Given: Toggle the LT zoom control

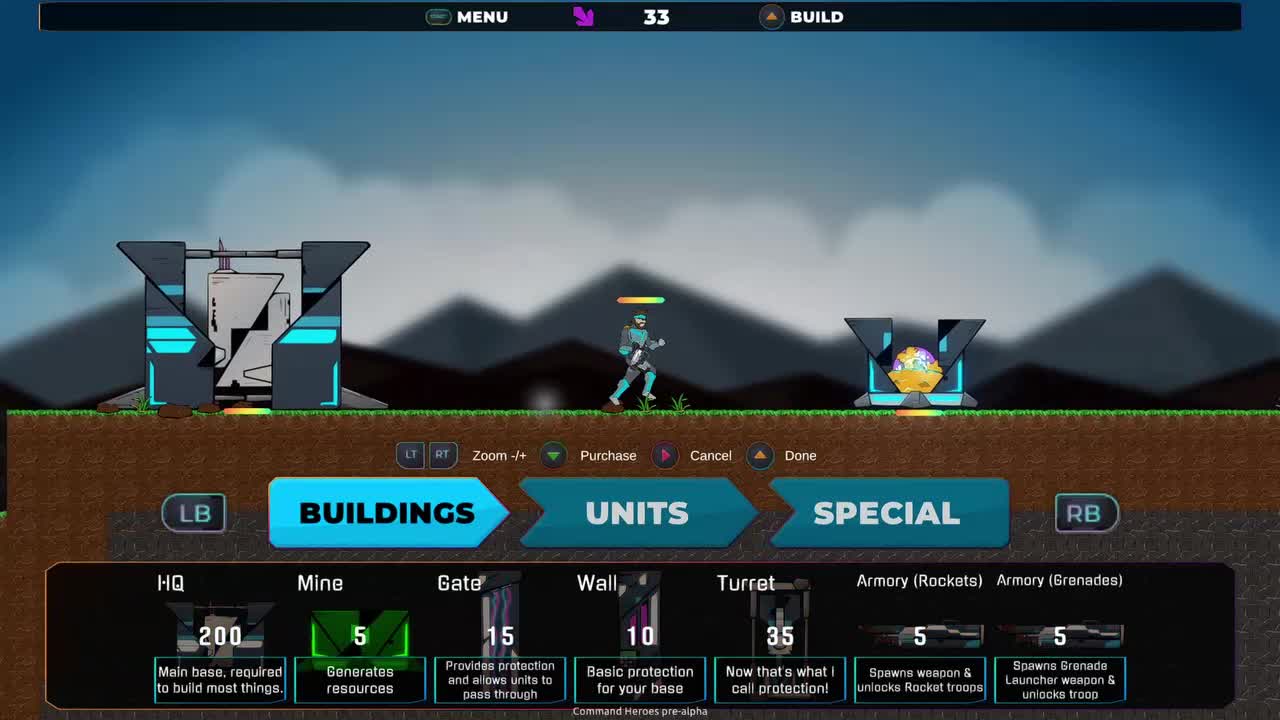Looking at the screenshot, I should 411,455.
